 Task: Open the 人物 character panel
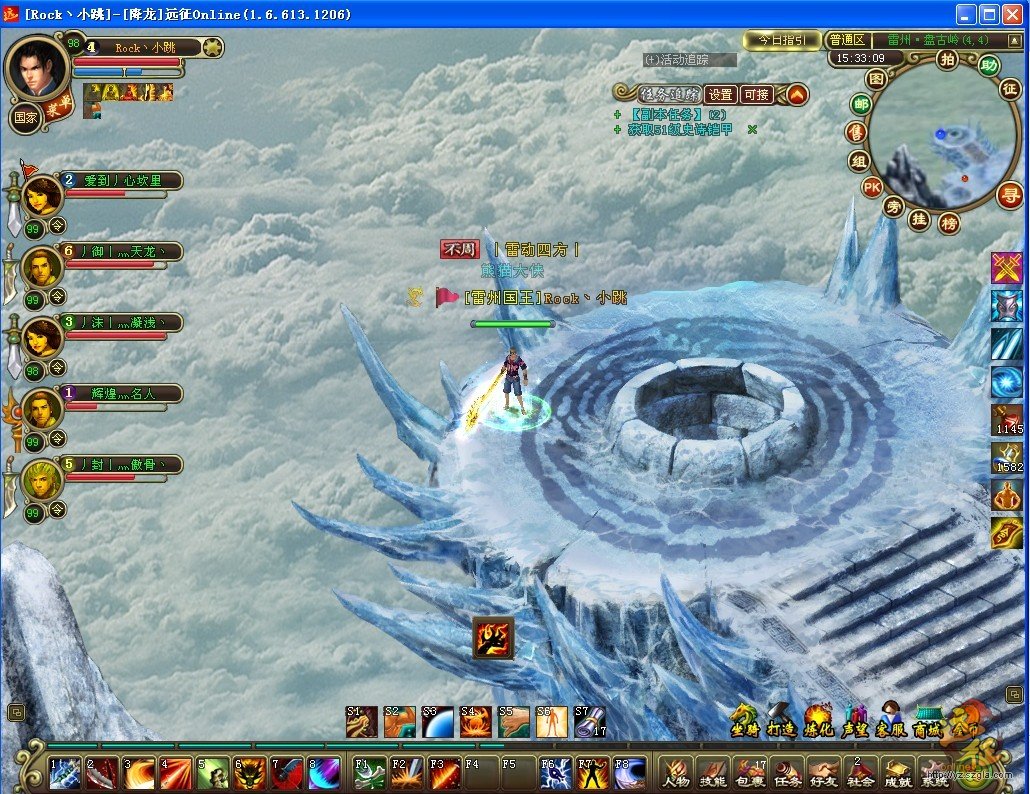[676, 772]
